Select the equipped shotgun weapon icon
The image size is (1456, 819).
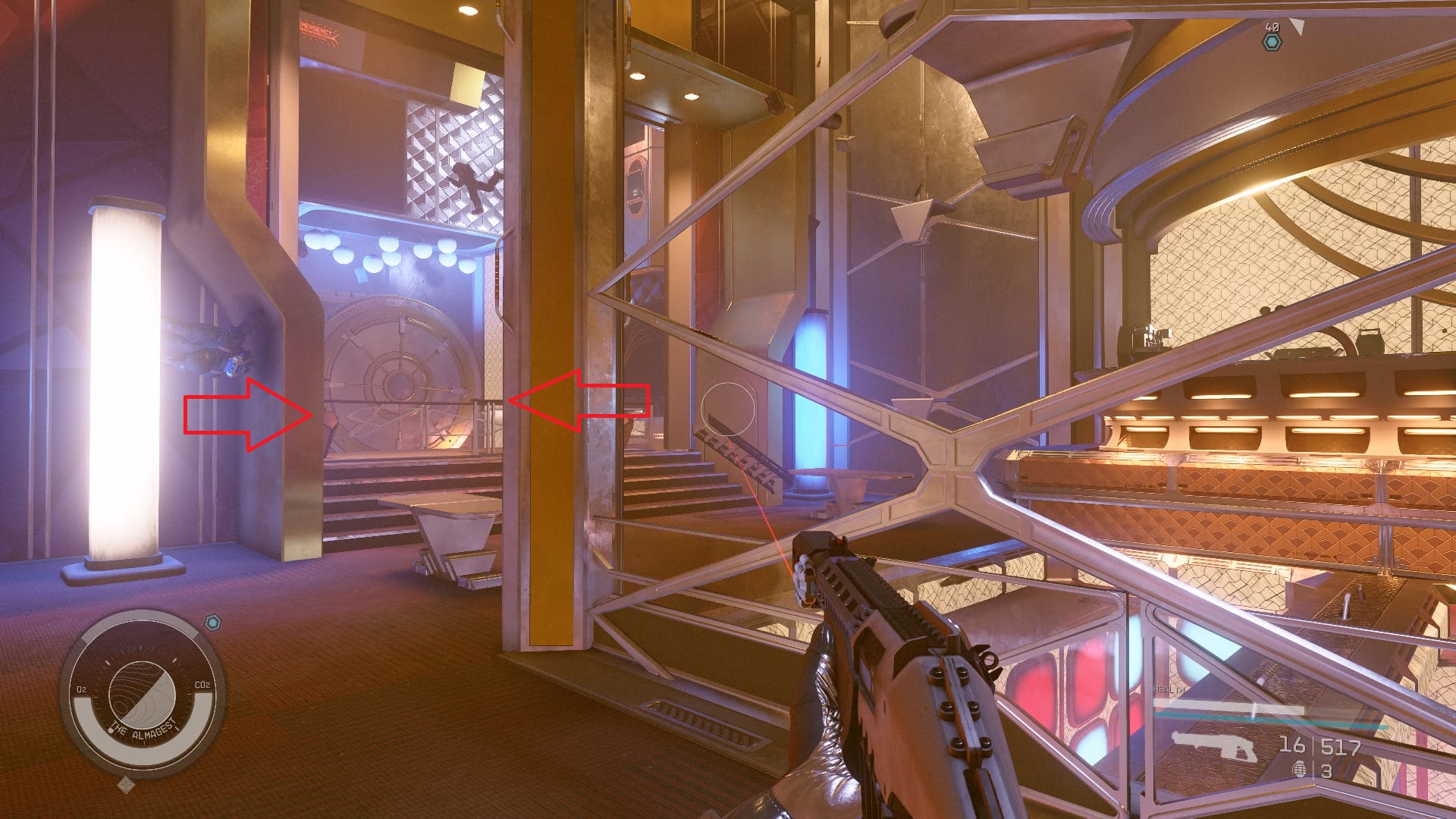pyautogui.click(x=1213, y=745)
